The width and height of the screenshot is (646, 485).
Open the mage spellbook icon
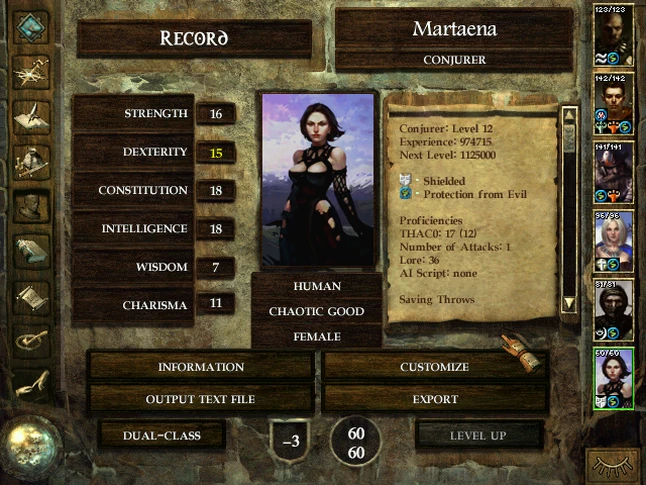point(32,250)
